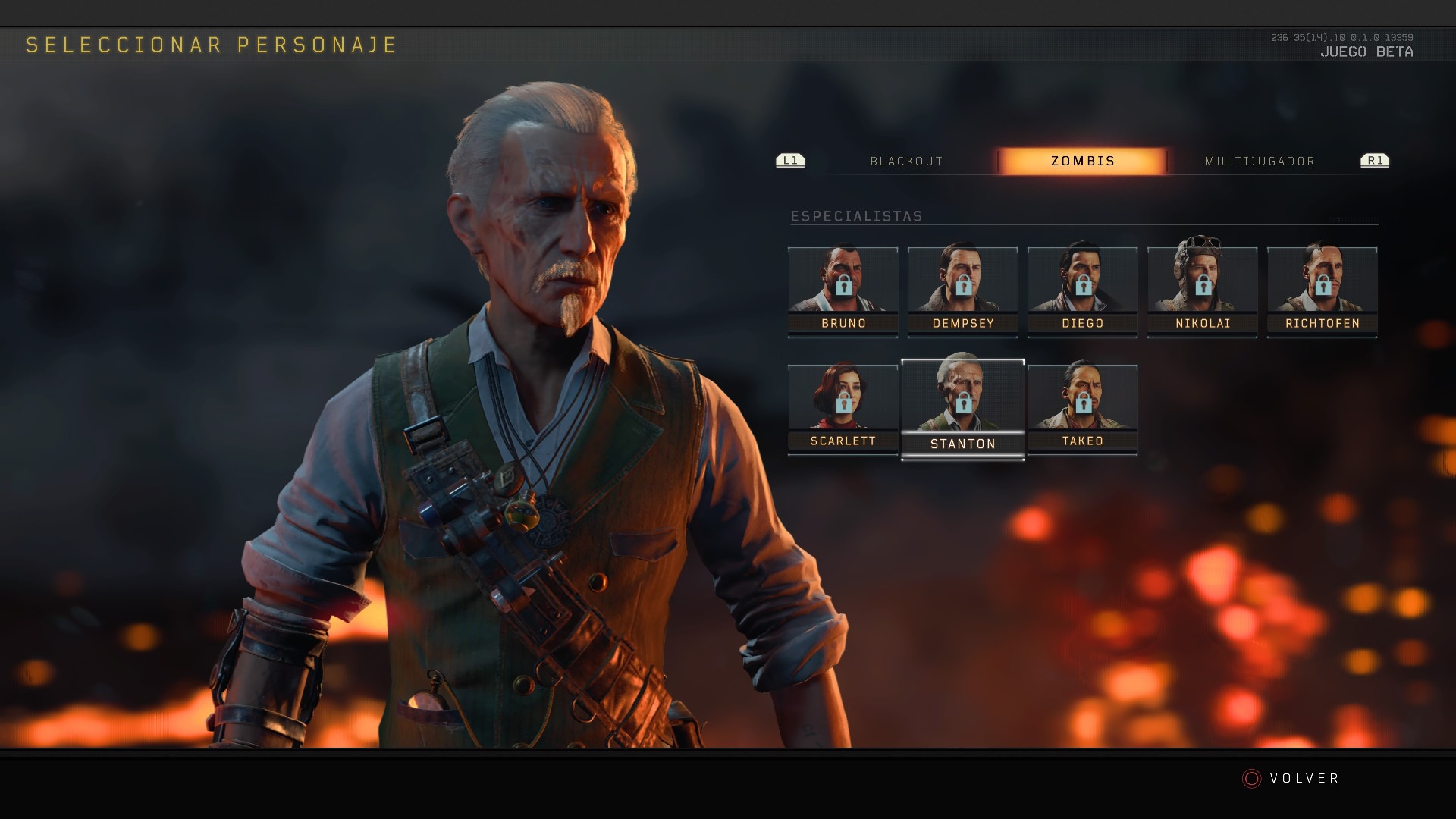Viewport: 1456px width, 819px height.
Task: Choose Nikolai from the specialists
Action: [x=1203, y=291]
